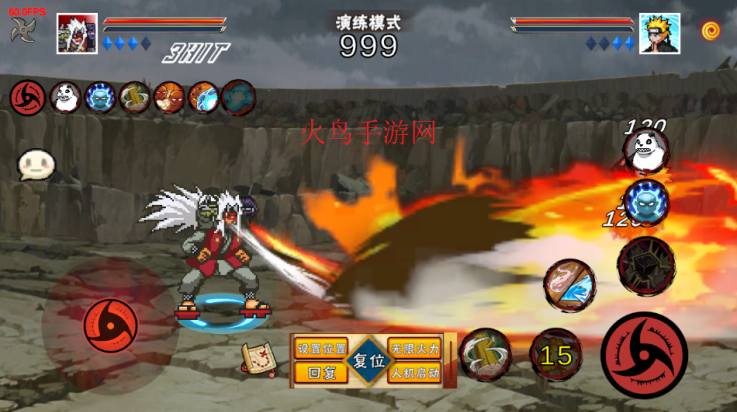This screenshot has height=412, width=737.
Task: Activate the 人机启动 AI start button
Action: point(414,373)
